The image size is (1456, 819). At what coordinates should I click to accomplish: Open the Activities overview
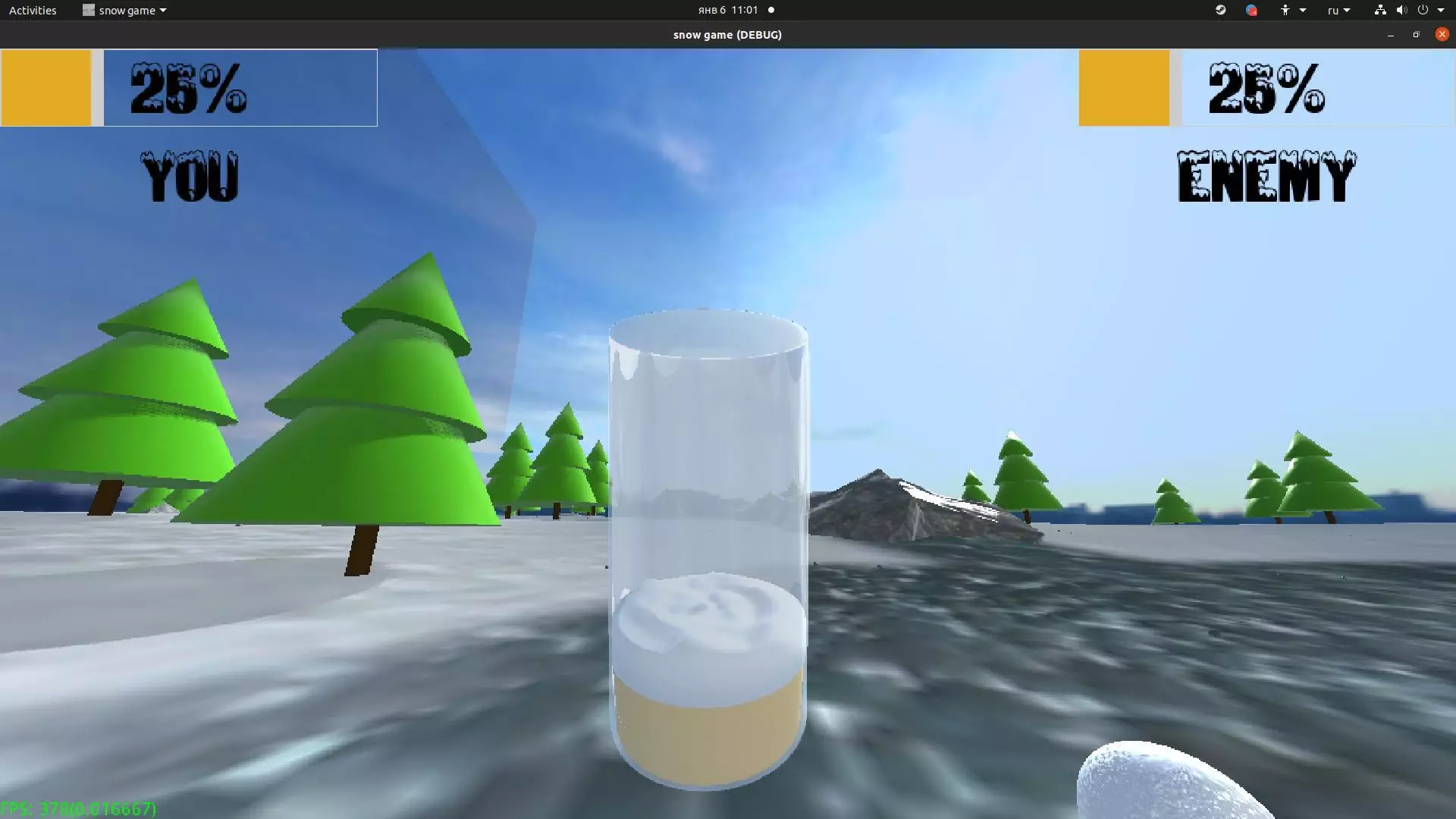coord(32,10)
